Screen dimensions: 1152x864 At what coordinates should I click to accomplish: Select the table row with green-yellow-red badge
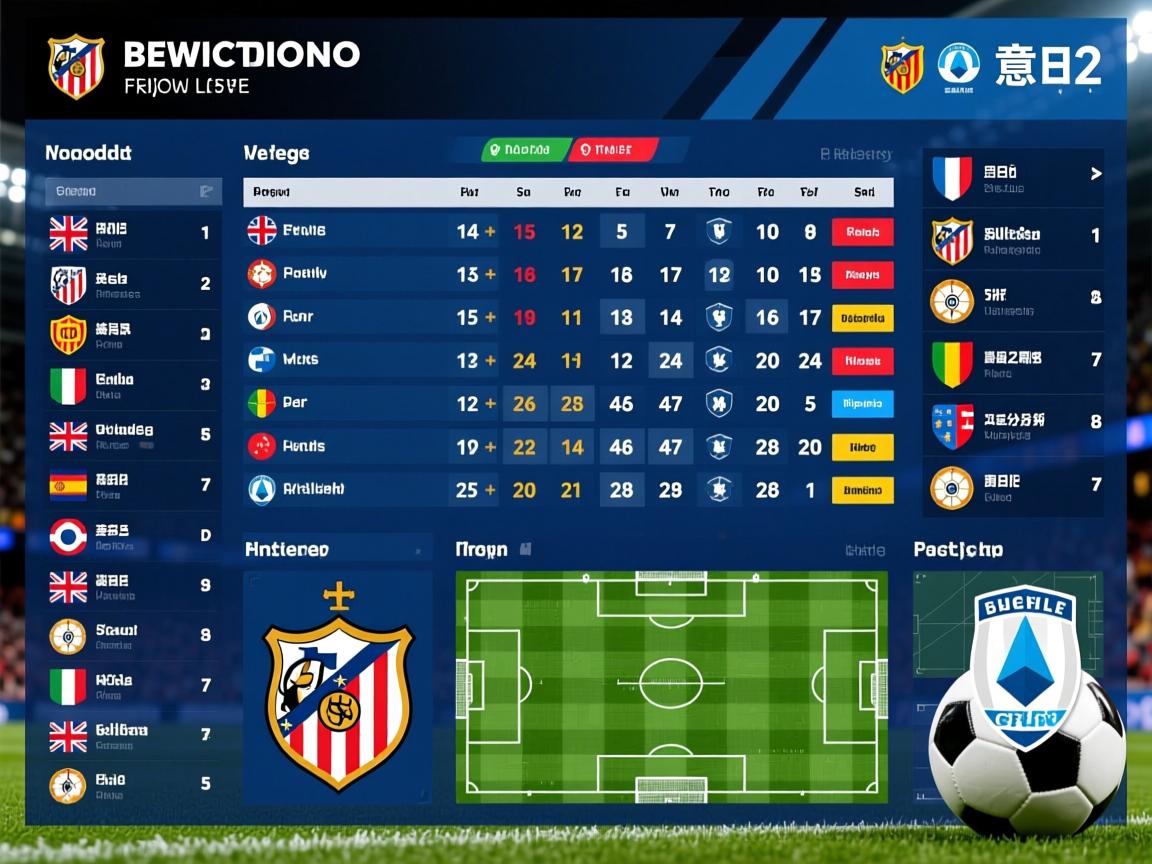(567, 404)
